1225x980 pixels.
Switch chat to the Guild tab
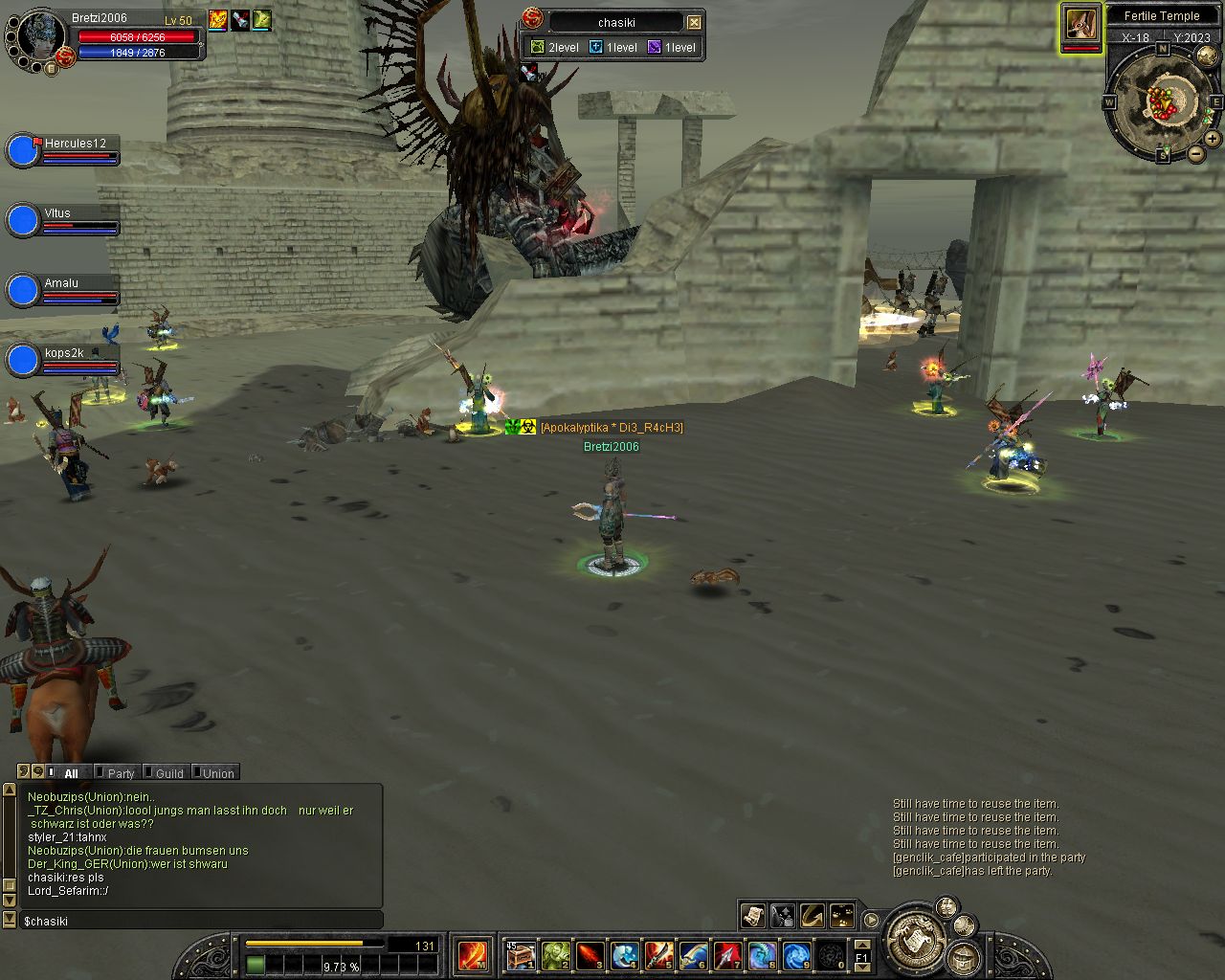[169, 773]
